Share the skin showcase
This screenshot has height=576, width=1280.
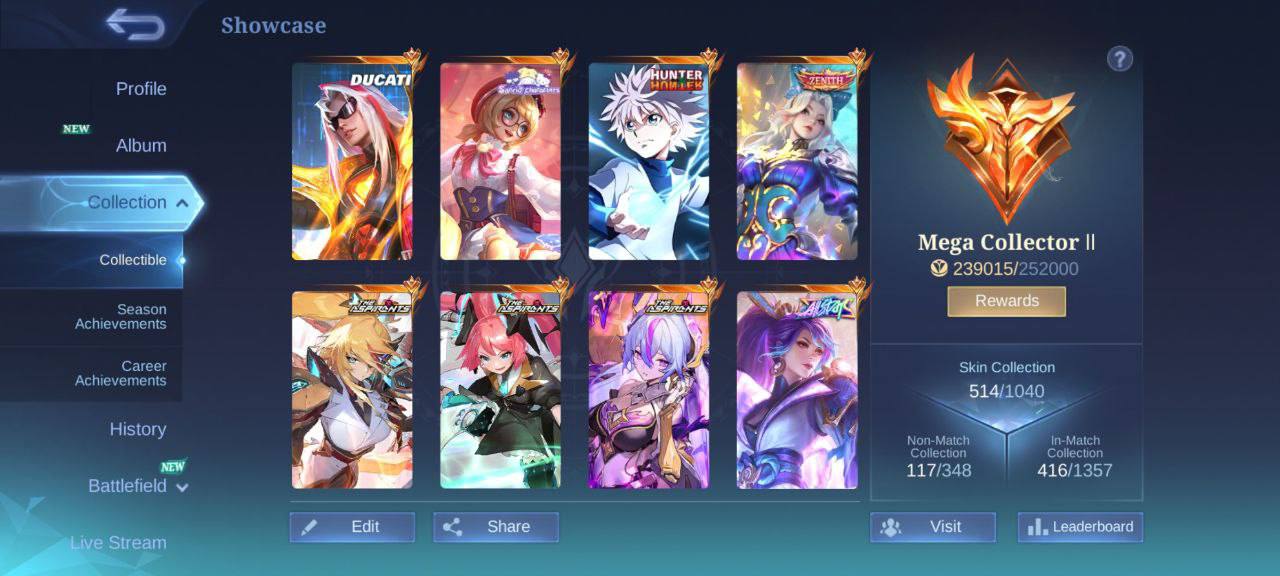[x=496, y=527]
